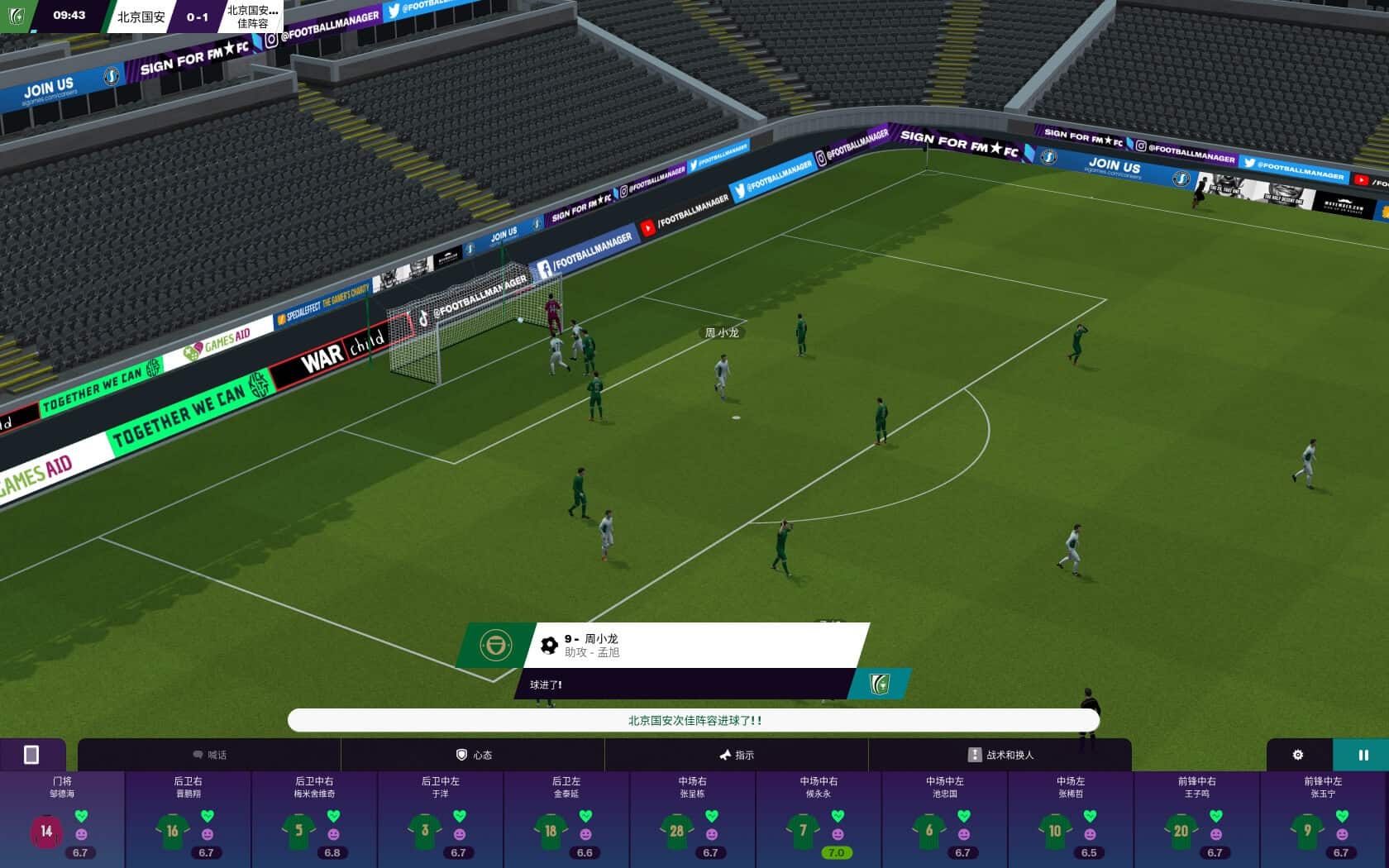Screen dimensions: 1389x868
Task: Click the tablet icon beside the shout tab
Action: (31, 755)
